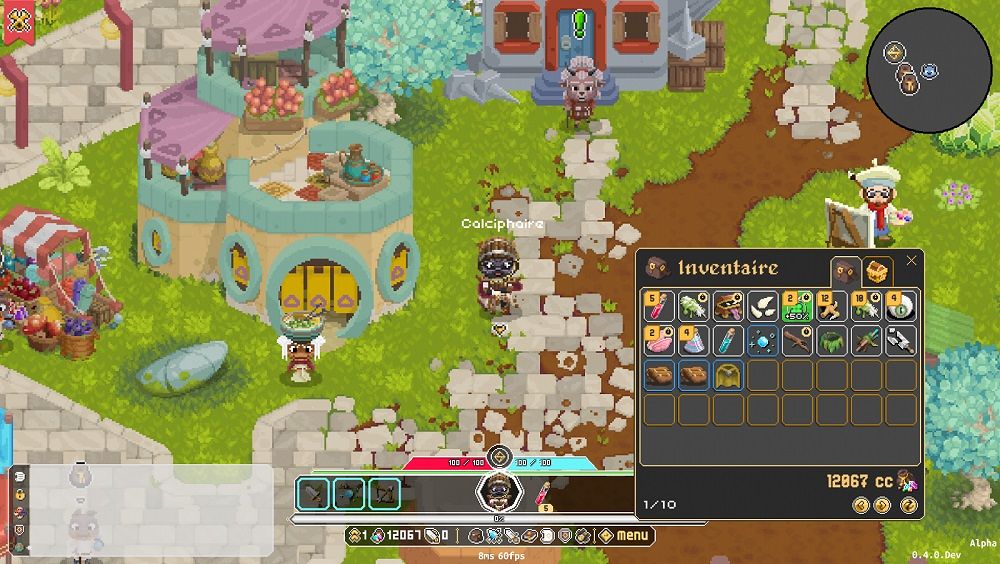Activate the sword skill in the hotbar

(314, 493)
